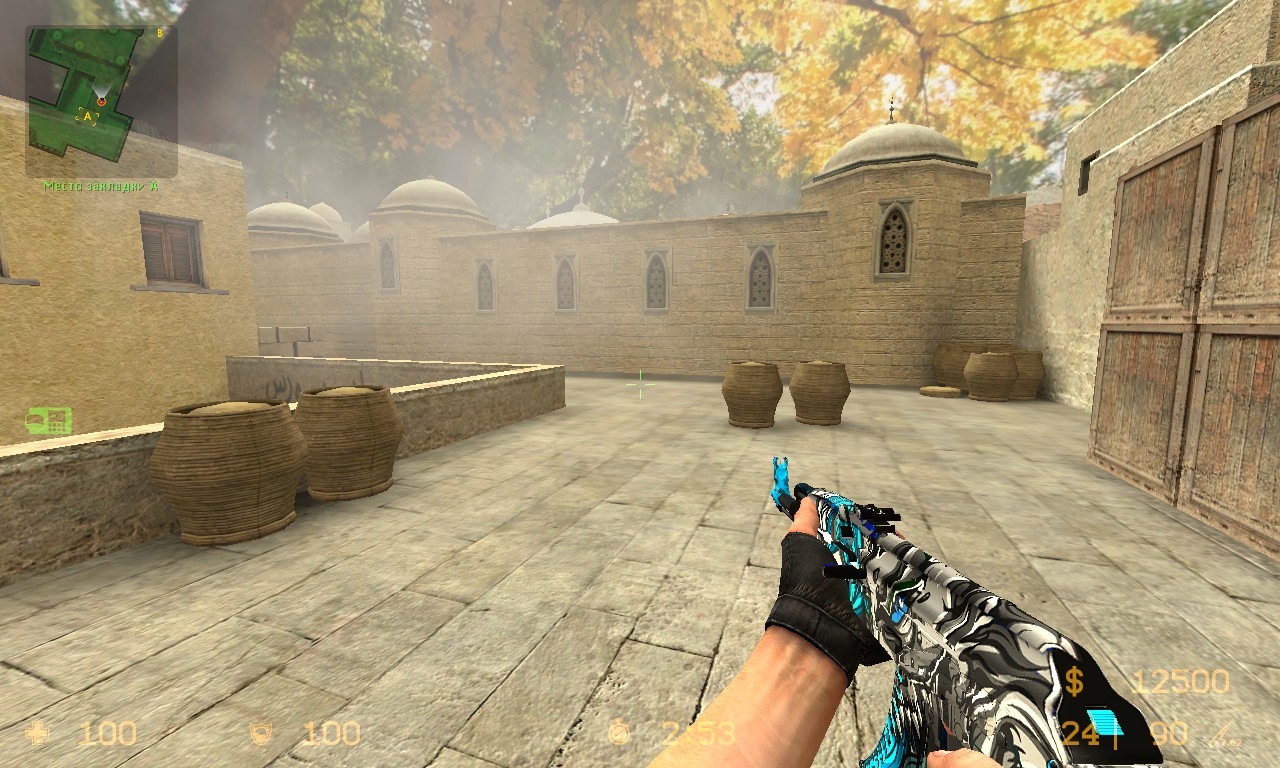Click the radar minimap
The height and width of the screenshot is (768, 1280).
pos(101,101)
